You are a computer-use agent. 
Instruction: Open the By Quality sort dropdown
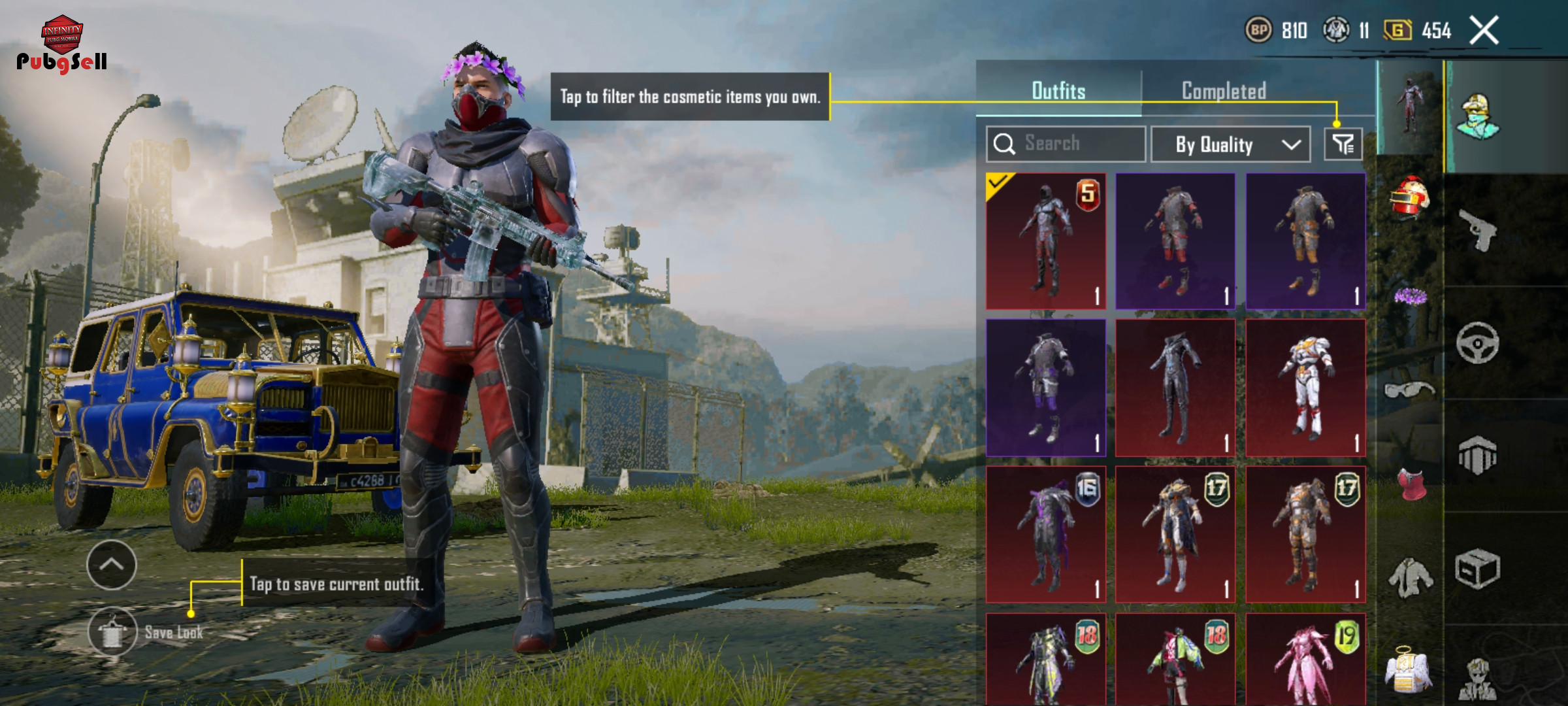pos(1230,144)
